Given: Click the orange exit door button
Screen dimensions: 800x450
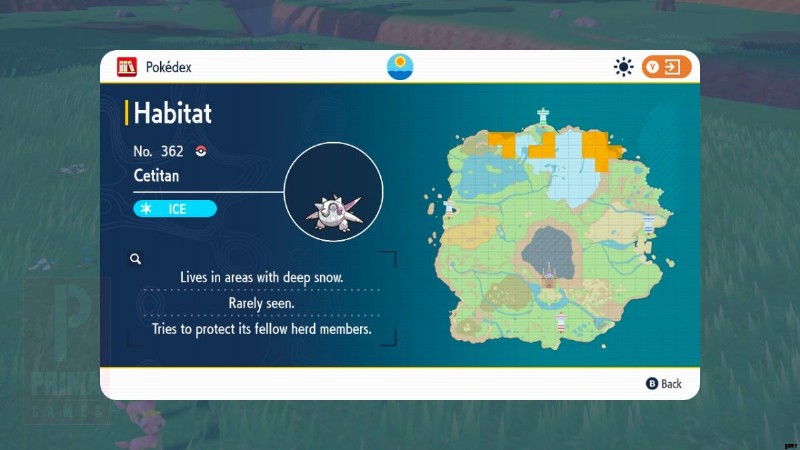Looking at the screenshot, I should pyautogui.click(x=667, y=67).
